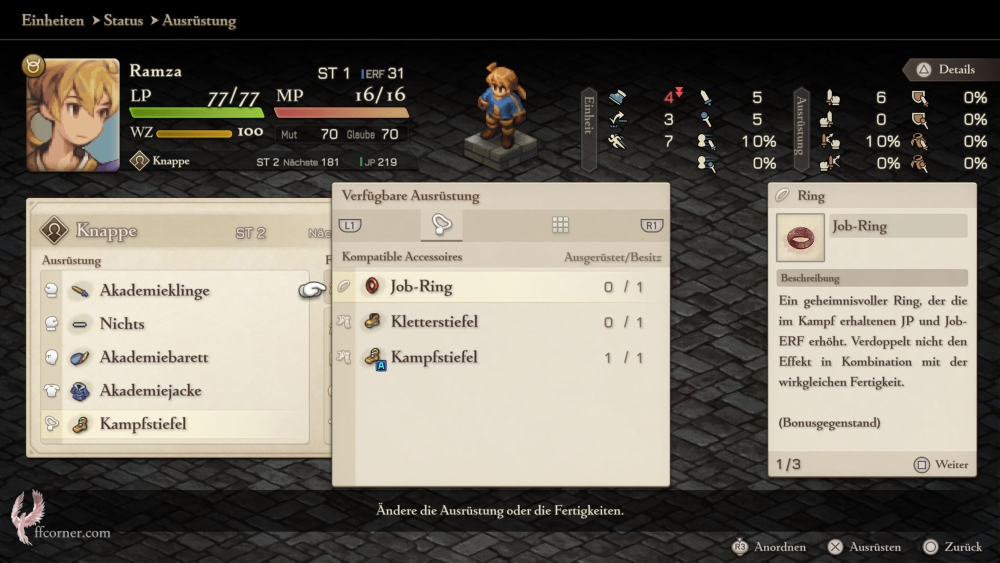This screenshot has width=1000, height=563.
Task: Go back with Zurück
Action: click(952, 547)
